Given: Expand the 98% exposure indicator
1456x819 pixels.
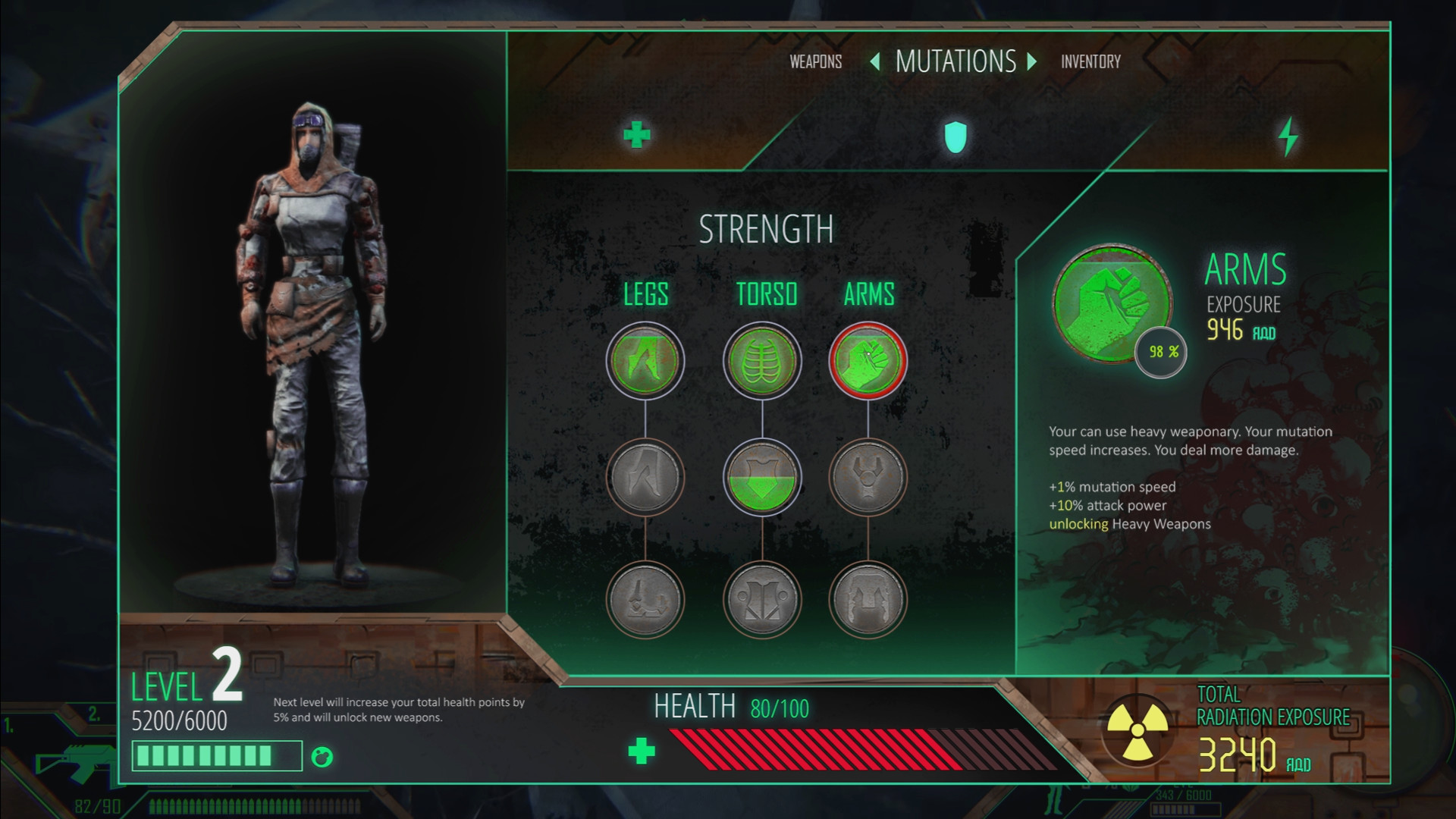Looking at the screenshot, I should (1160, 350).
